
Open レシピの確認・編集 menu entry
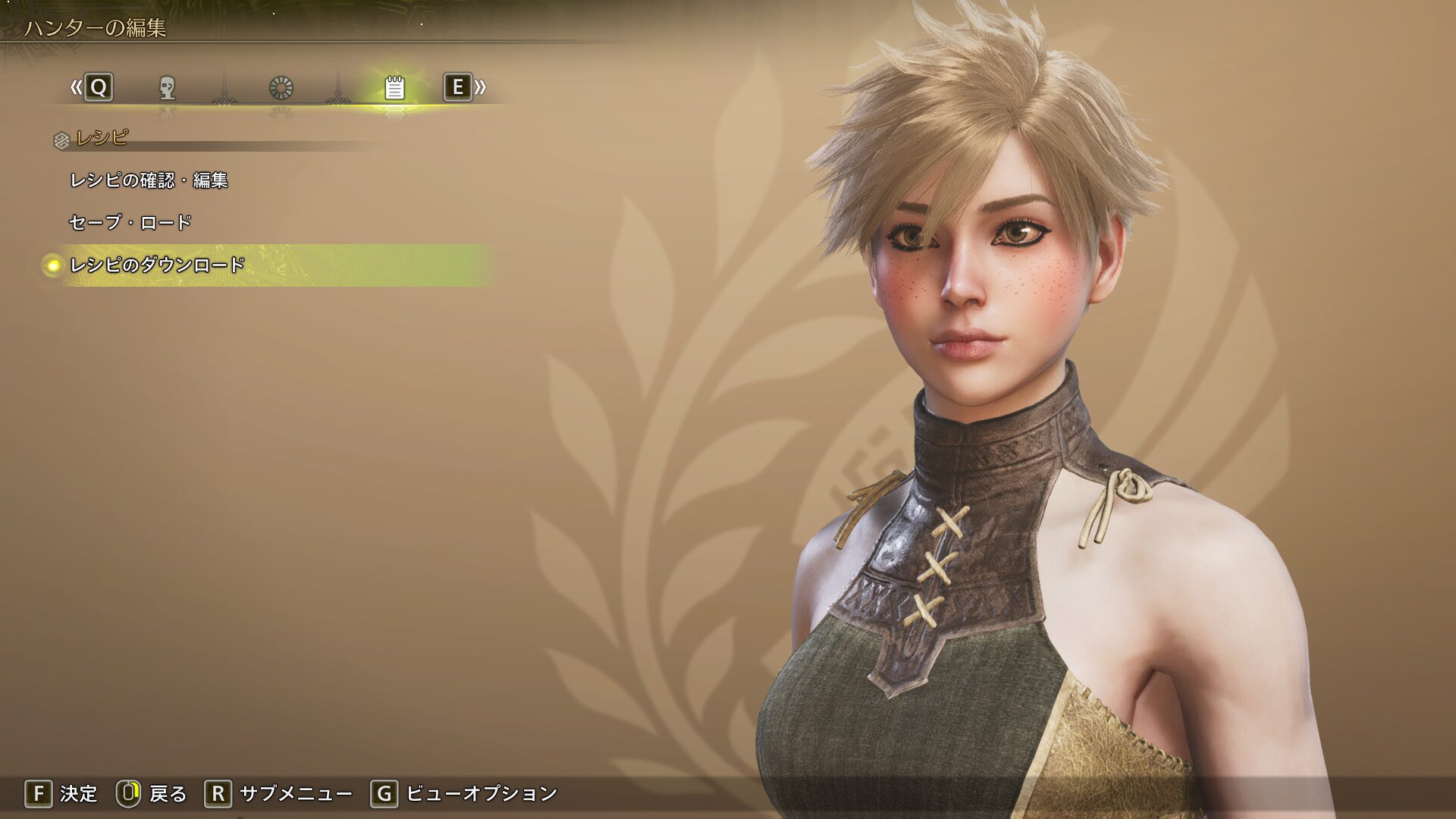click(x=149, y=180)
